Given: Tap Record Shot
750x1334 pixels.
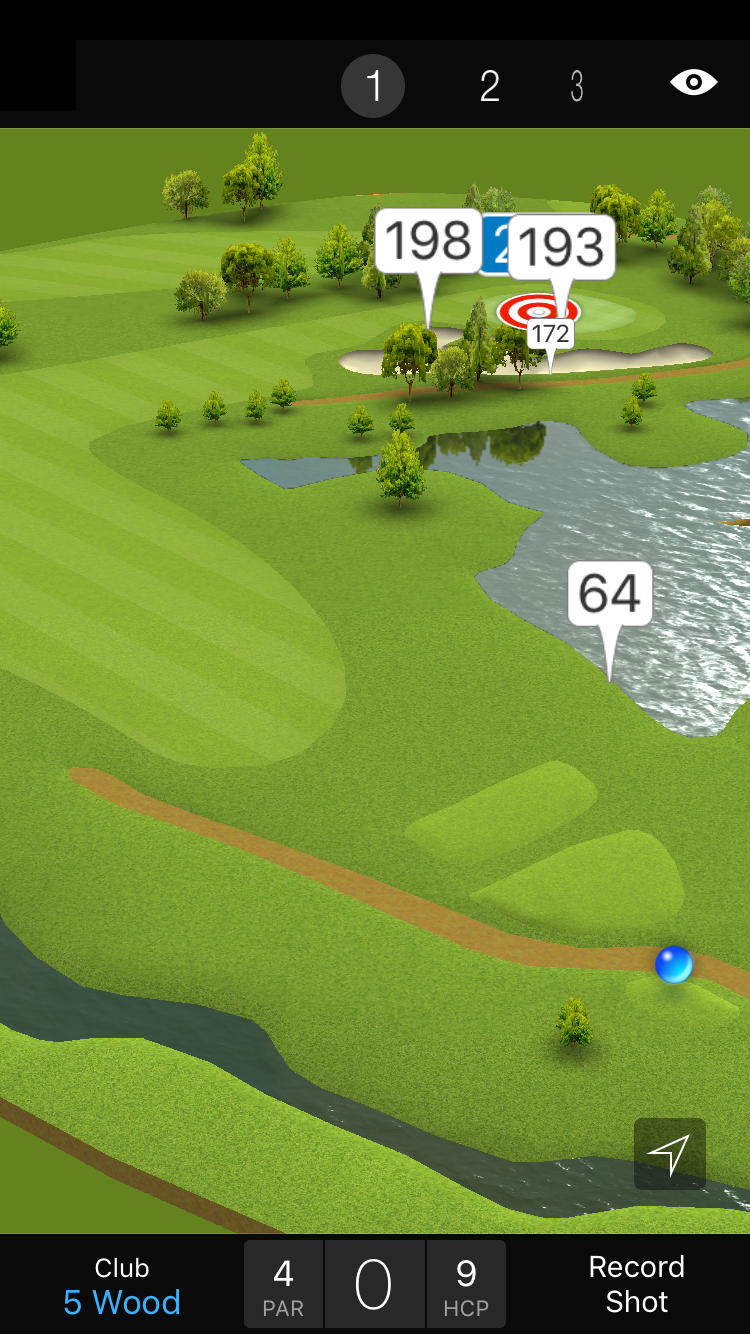Looking at the screenshot, I should (636, 1285).
